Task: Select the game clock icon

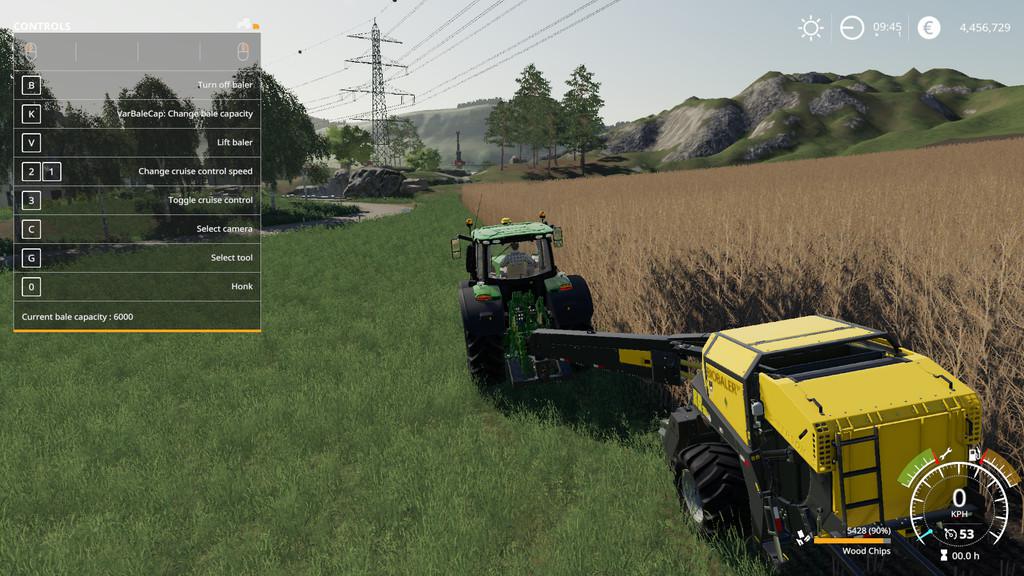Action: [x=852, y=28]
